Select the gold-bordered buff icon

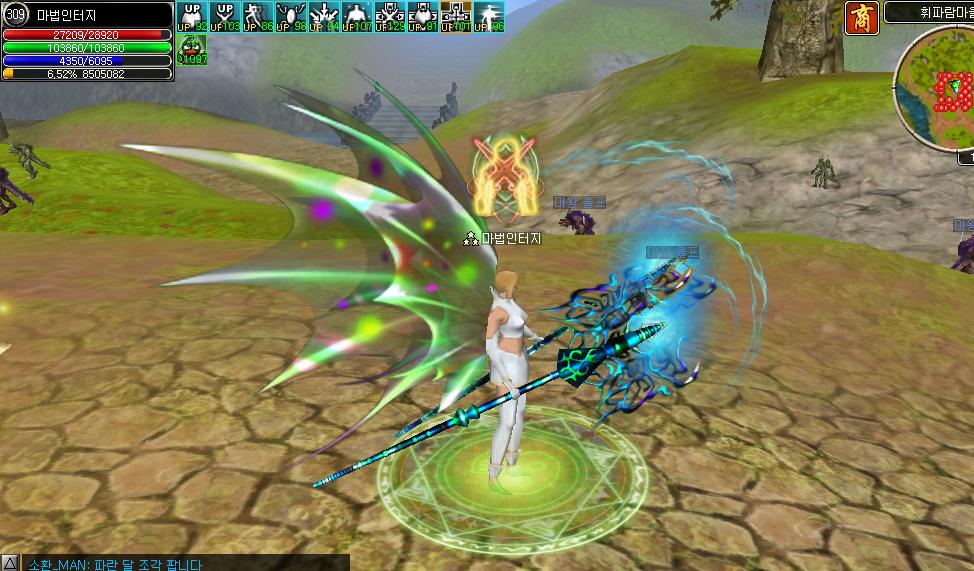(x=455, y=16)
